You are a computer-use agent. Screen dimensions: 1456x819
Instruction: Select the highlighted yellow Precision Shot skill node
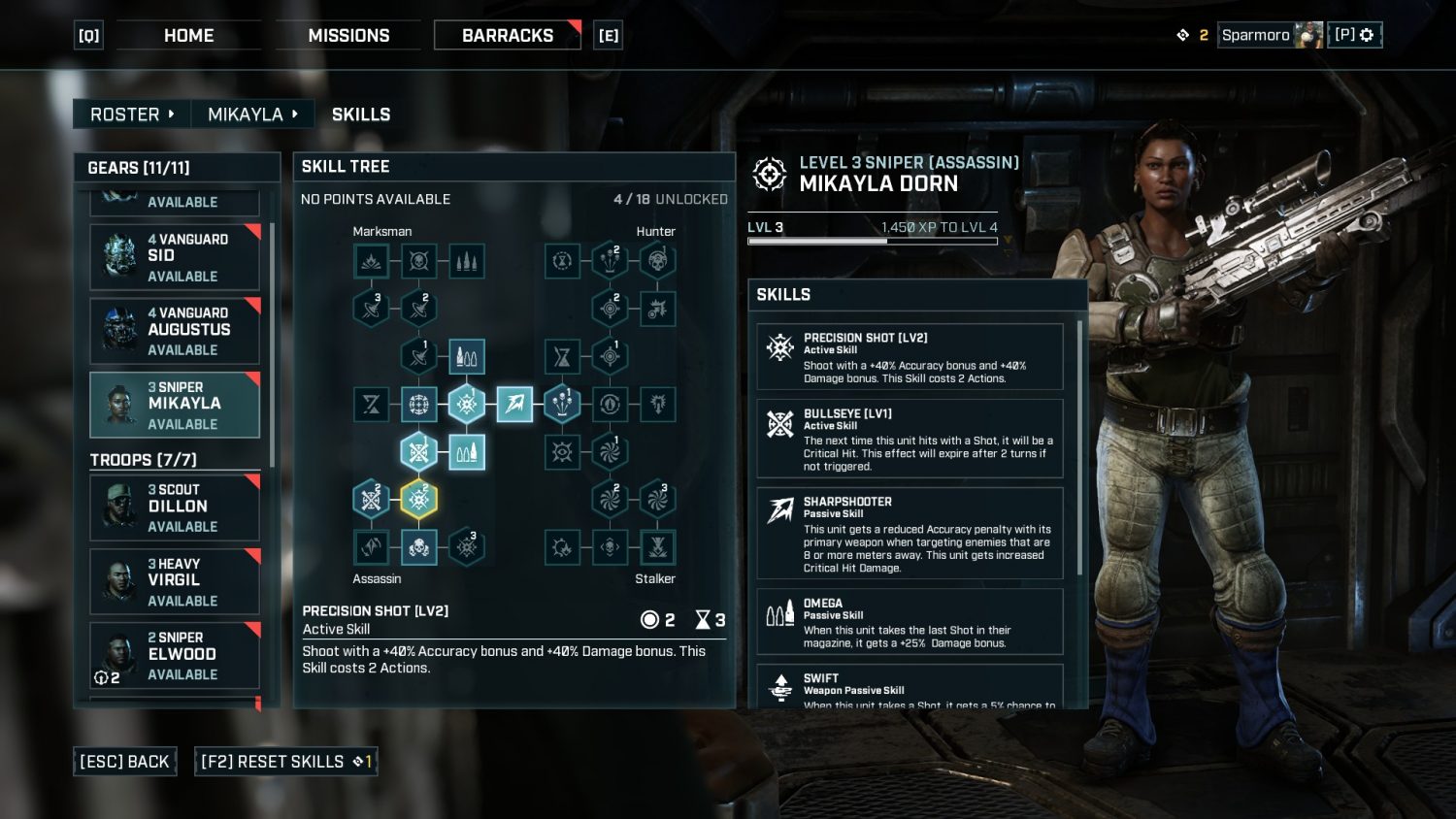418,499
